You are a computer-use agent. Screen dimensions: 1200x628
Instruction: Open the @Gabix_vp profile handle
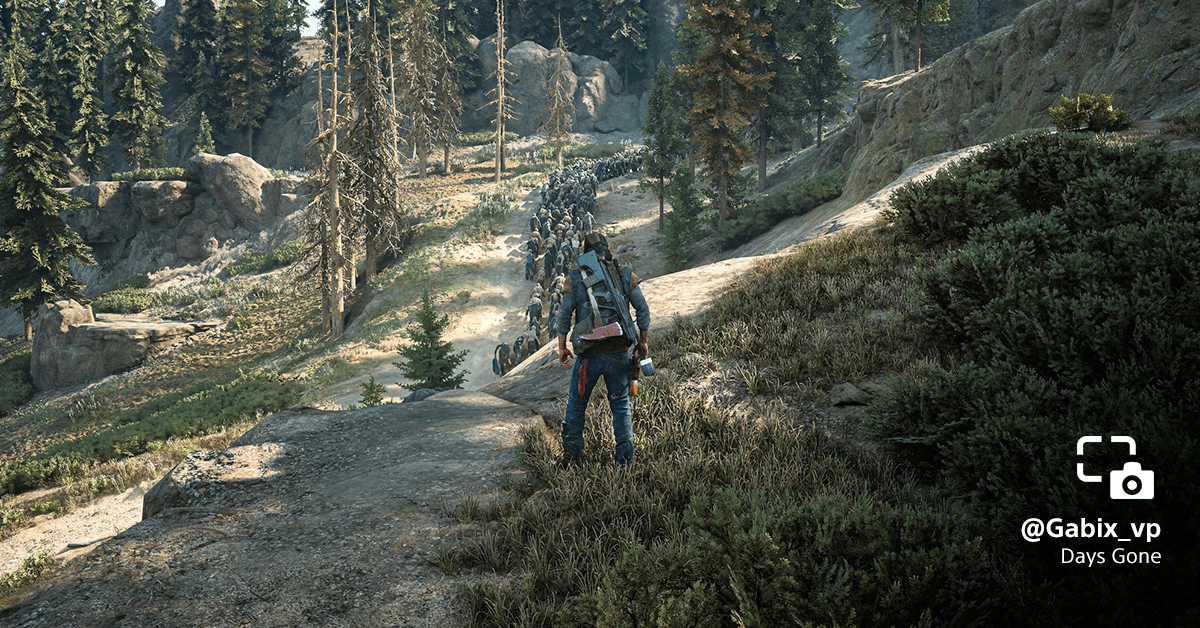pos(1090,530)
